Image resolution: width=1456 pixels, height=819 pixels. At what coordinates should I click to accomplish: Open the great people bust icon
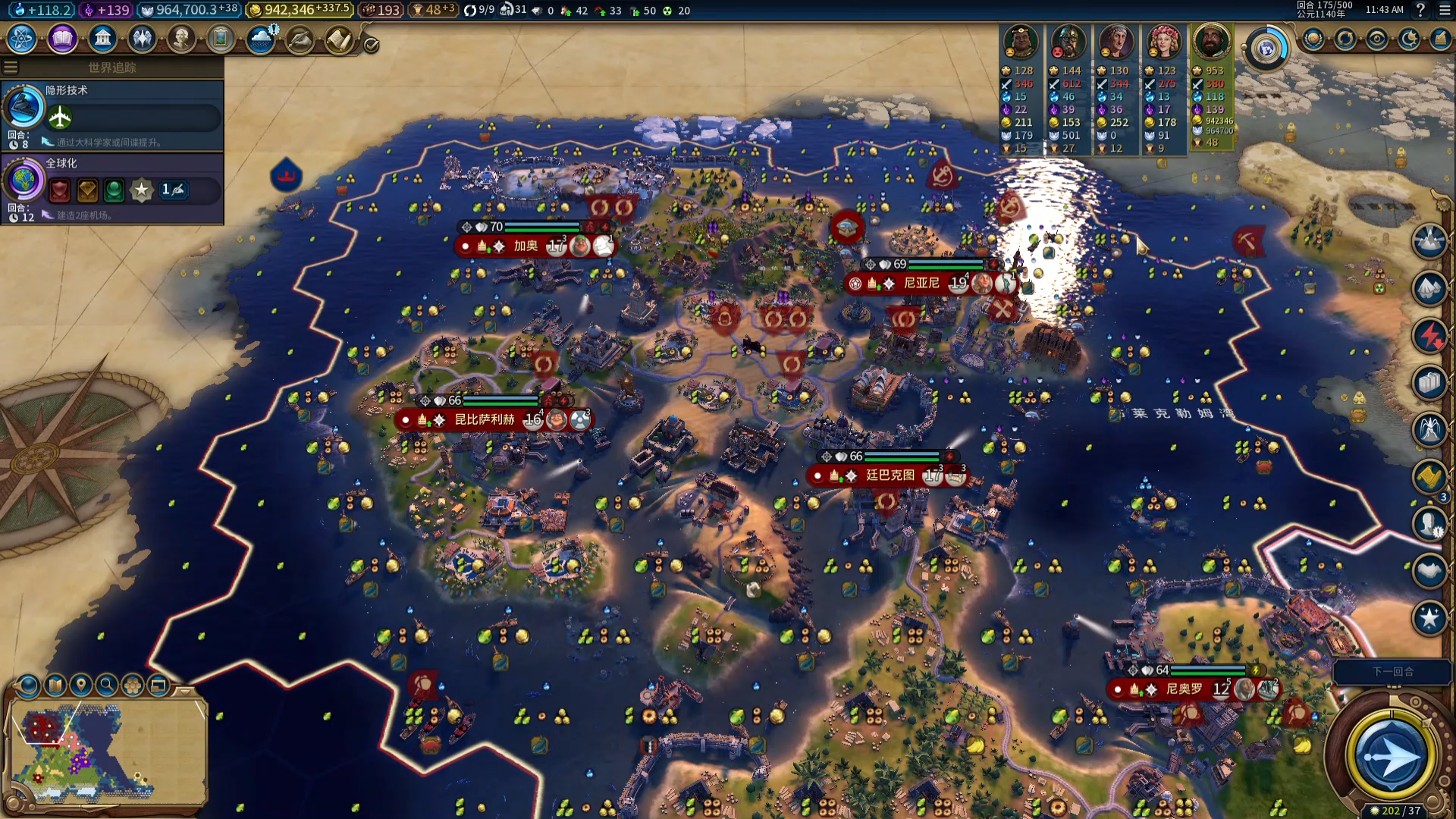point(181,39)
